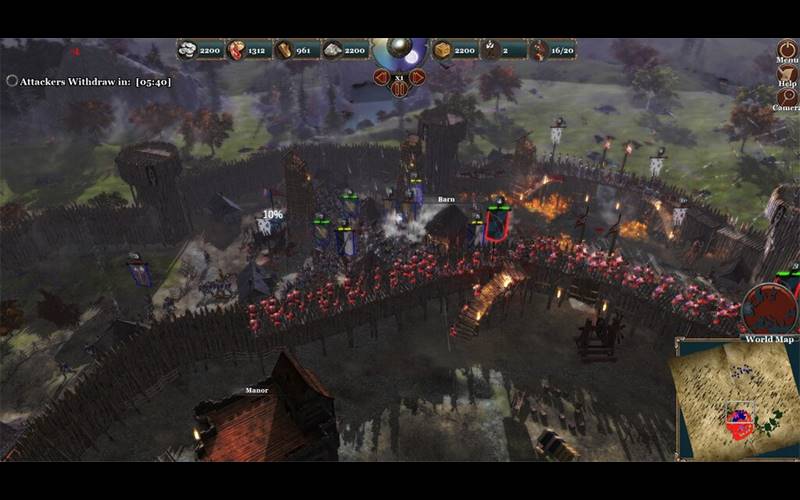The height and width of the screenshot is (500, 800).
Task: Click the day-night cycle orb
Action: 399,51
